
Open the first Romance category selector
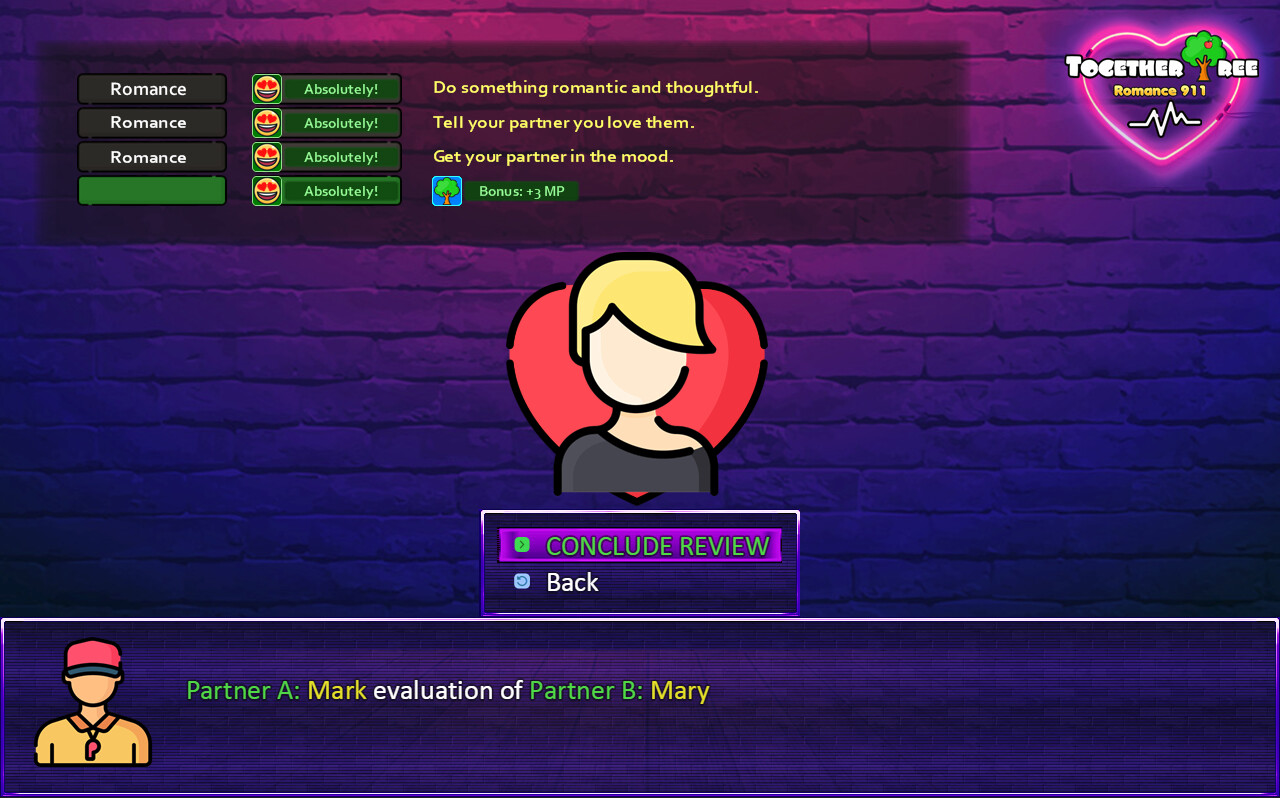(x=151, y=88)
